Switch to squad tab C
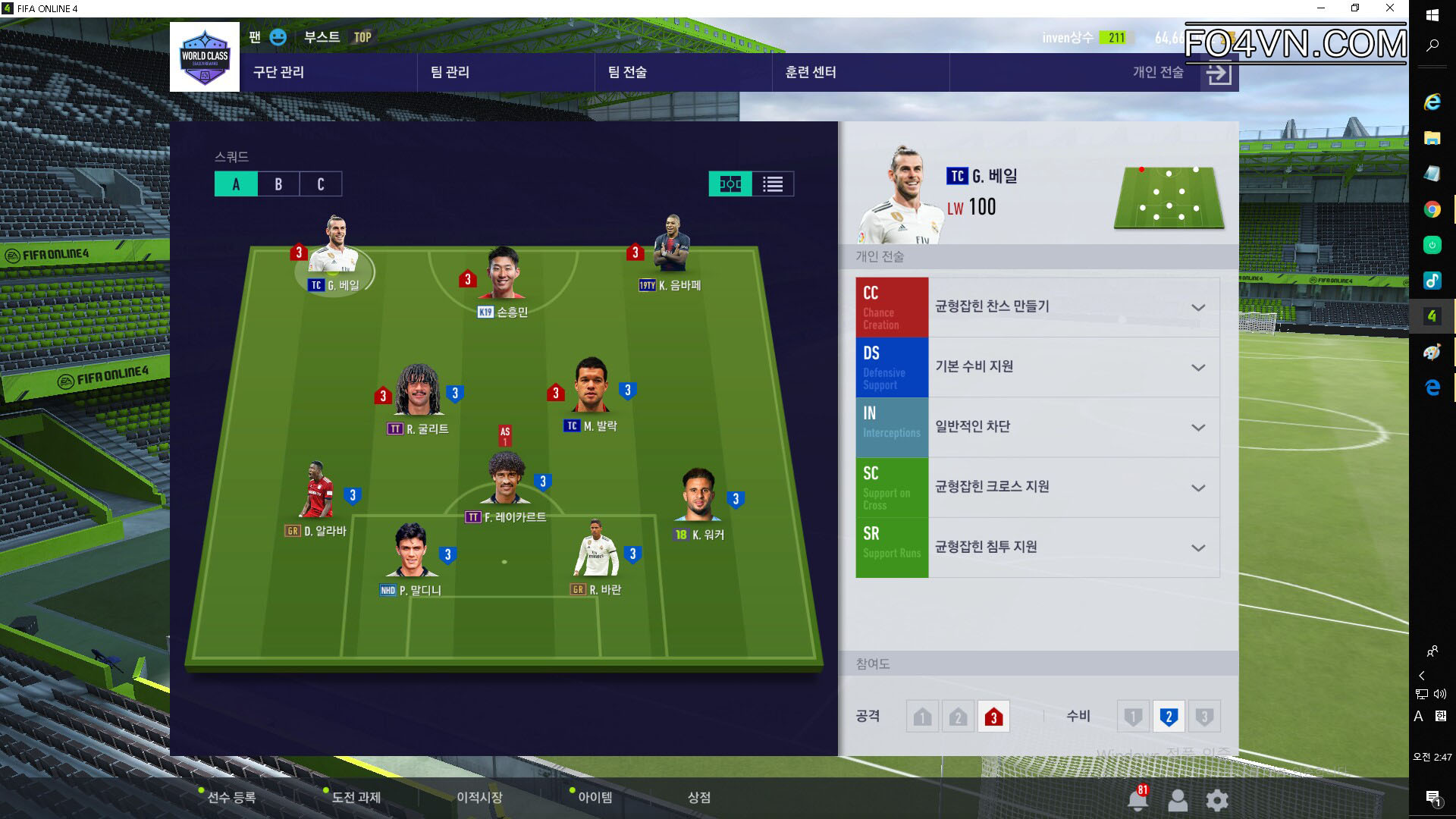1456x819 pixels. pos(321,184)
